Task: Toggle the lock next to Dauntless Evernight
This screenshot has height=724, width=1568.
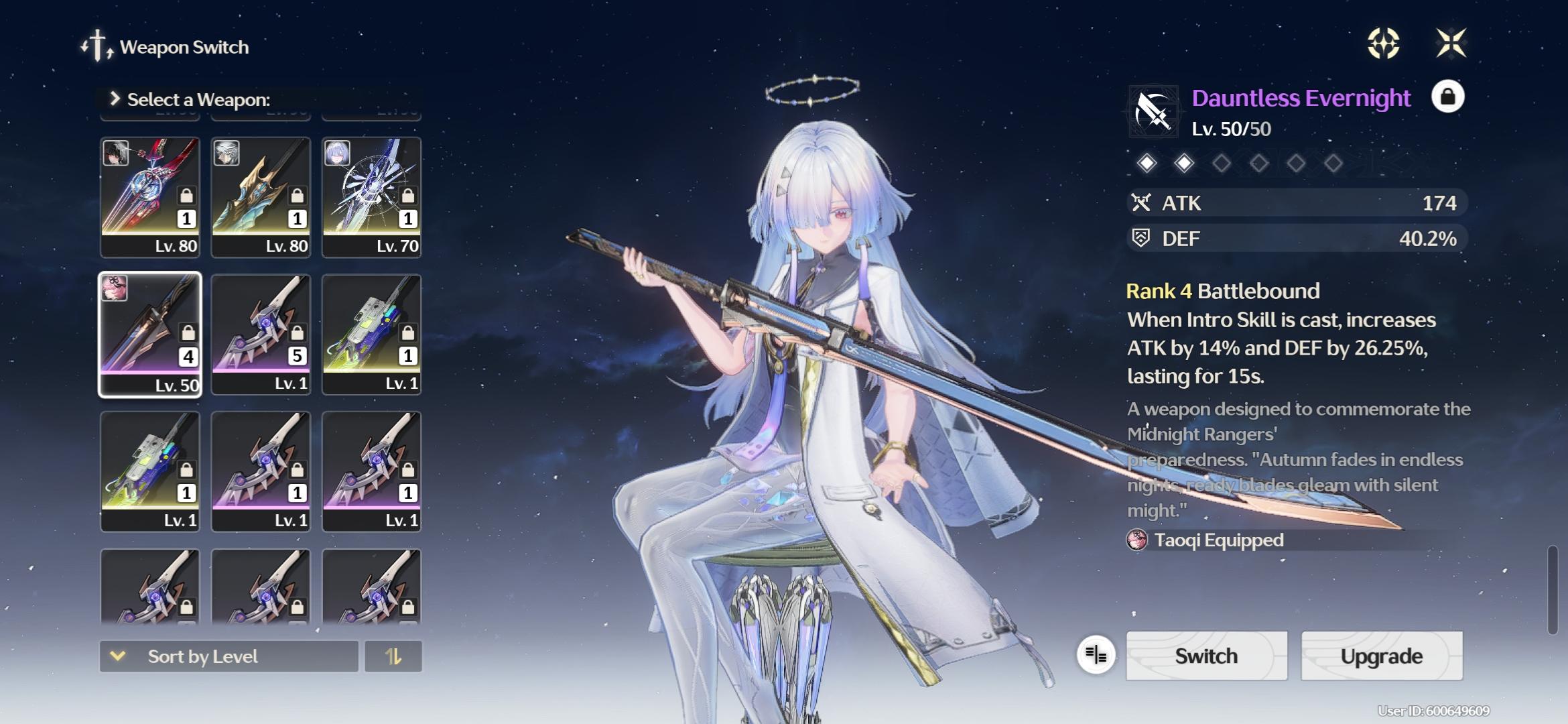Action: pos(1448,98)
